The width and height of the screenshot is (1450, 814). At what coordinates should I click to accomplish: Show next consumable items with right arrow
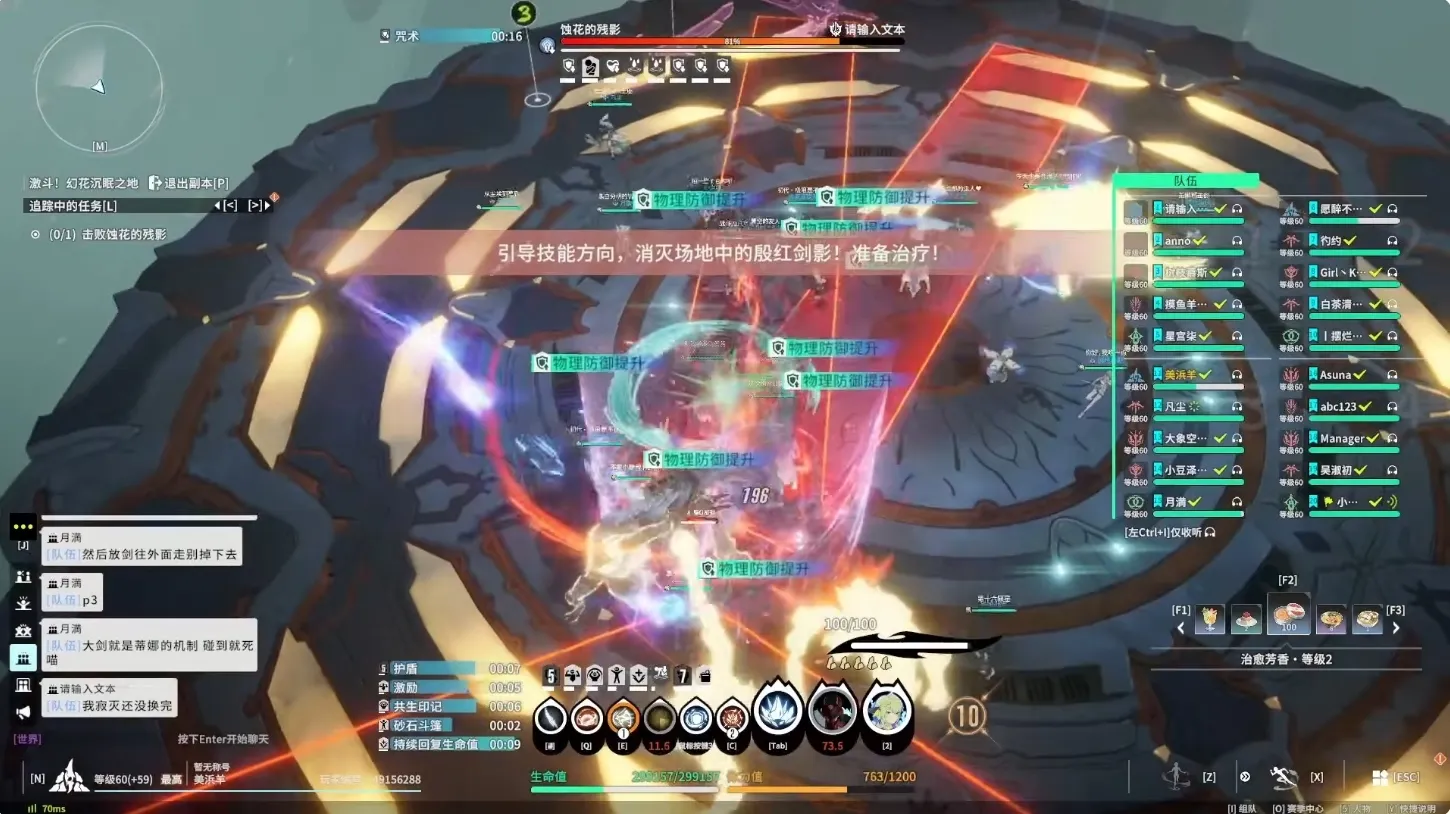pos(1396,628)
